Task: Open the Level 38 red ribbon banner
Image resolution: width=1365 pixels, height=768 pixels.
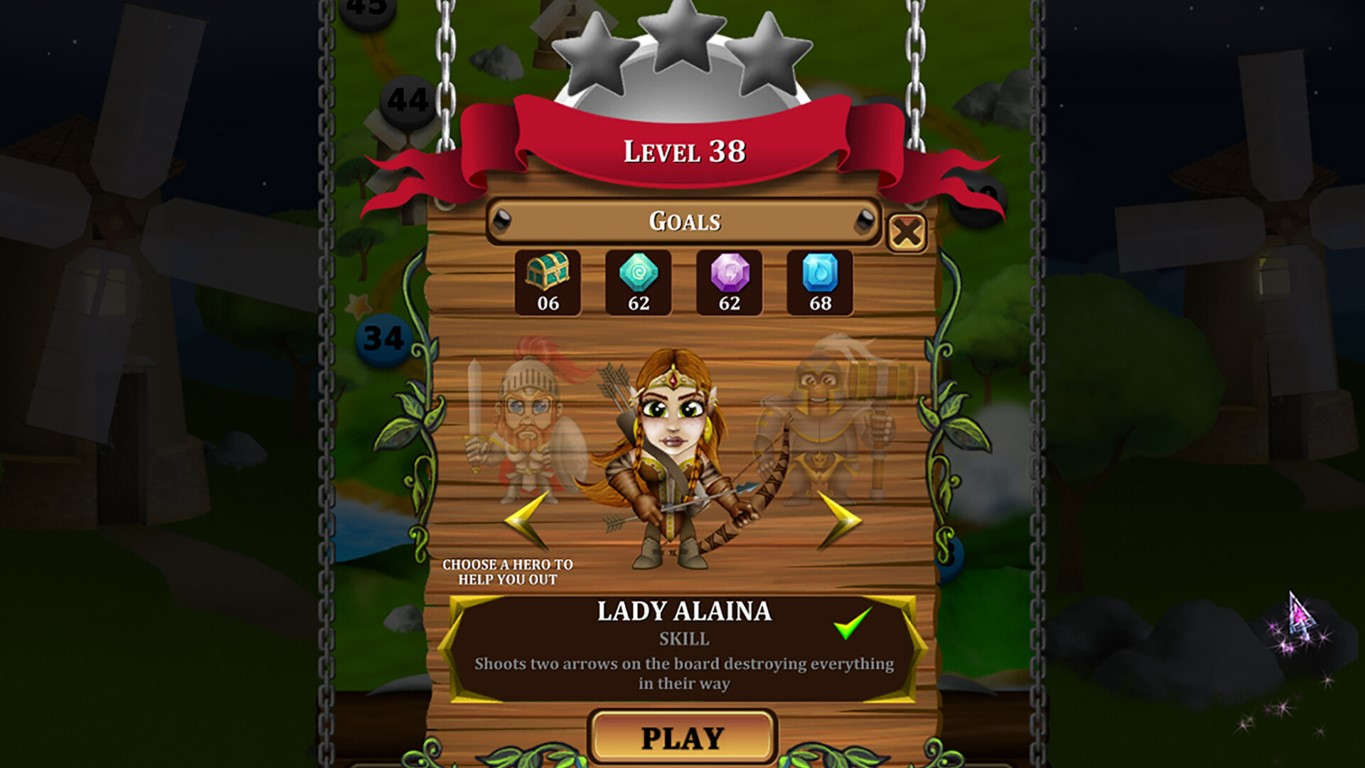Action: (682, 150)
